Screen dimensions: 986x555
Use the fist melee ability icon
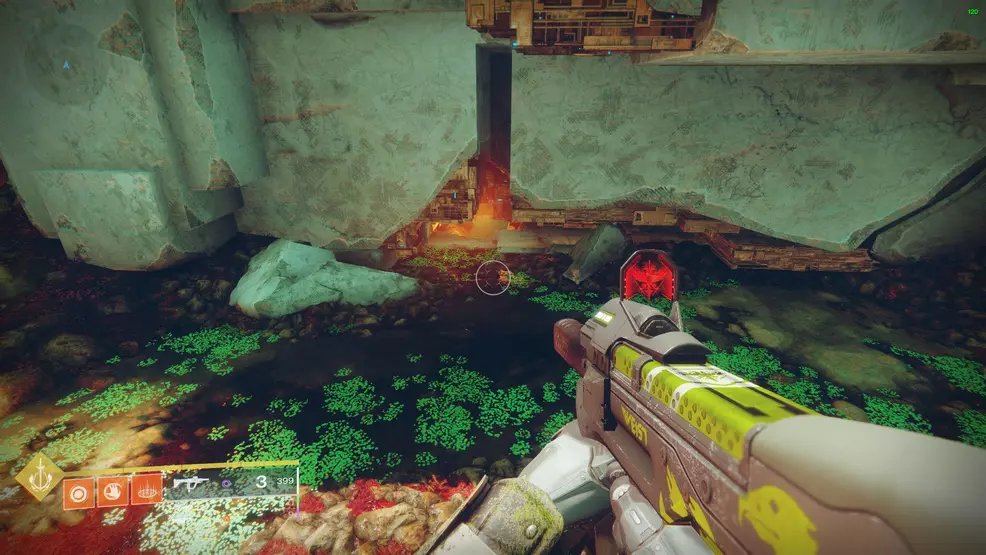[x=112, y=489]
